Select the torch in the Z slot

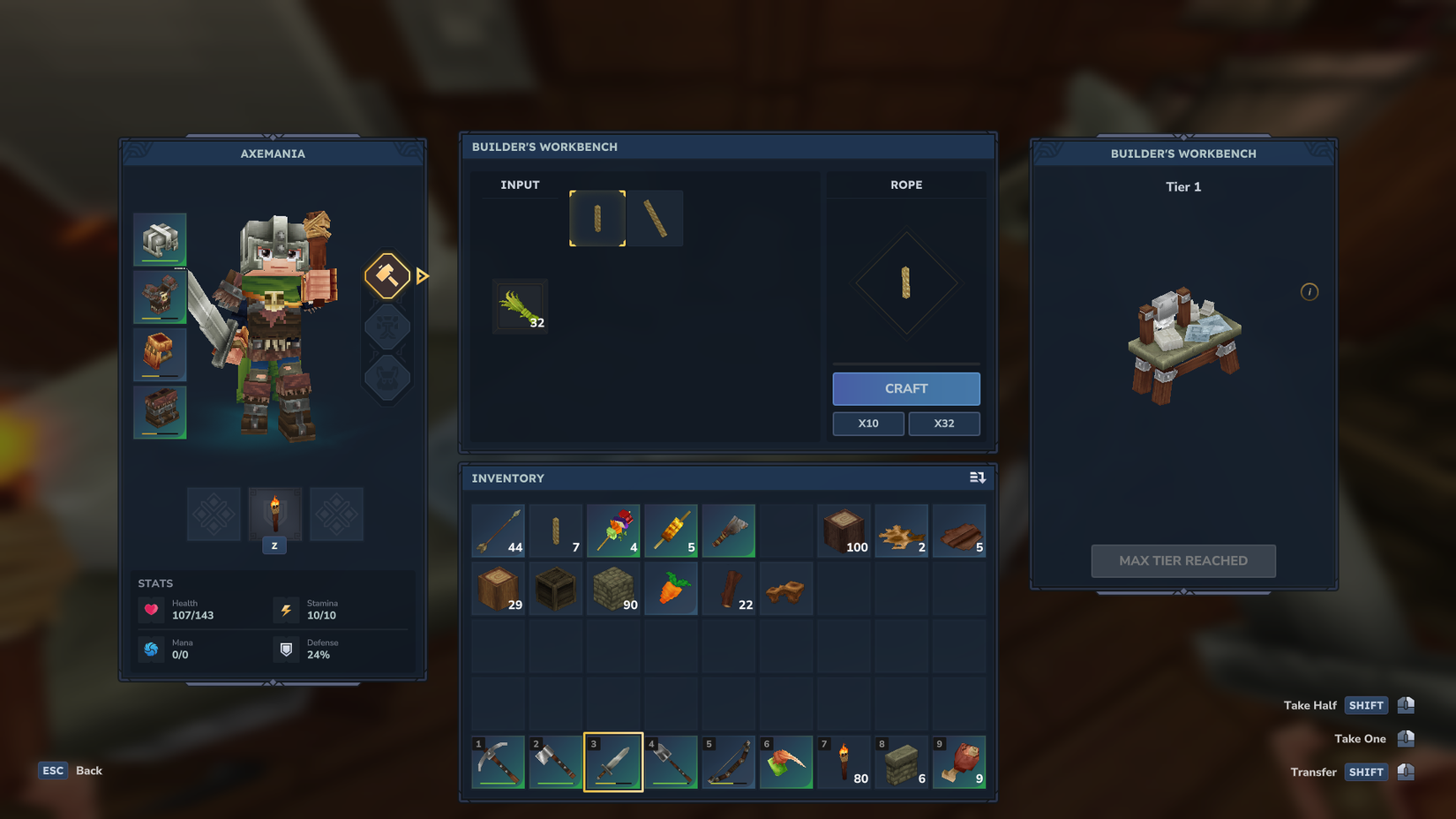pos(274,515)
